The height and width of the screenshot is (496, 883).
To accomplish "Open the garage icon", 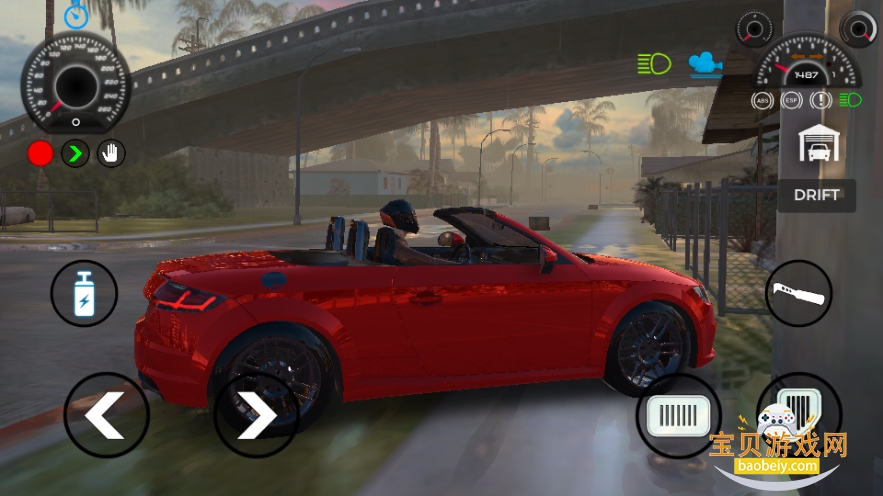I will [x=818, y=145].
